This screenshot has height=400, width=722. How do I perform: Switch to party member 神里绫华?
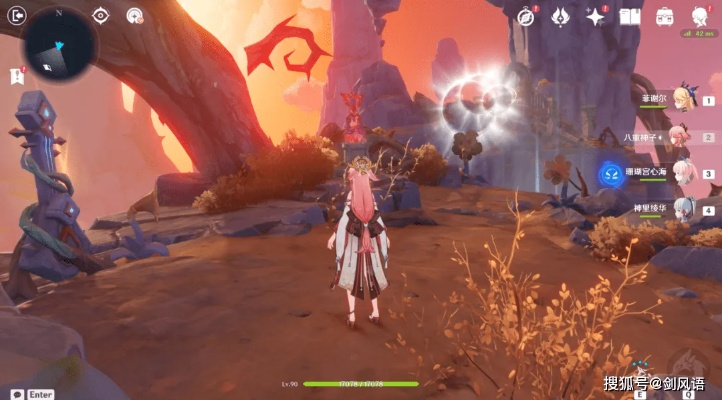click(x=683, y=209)
